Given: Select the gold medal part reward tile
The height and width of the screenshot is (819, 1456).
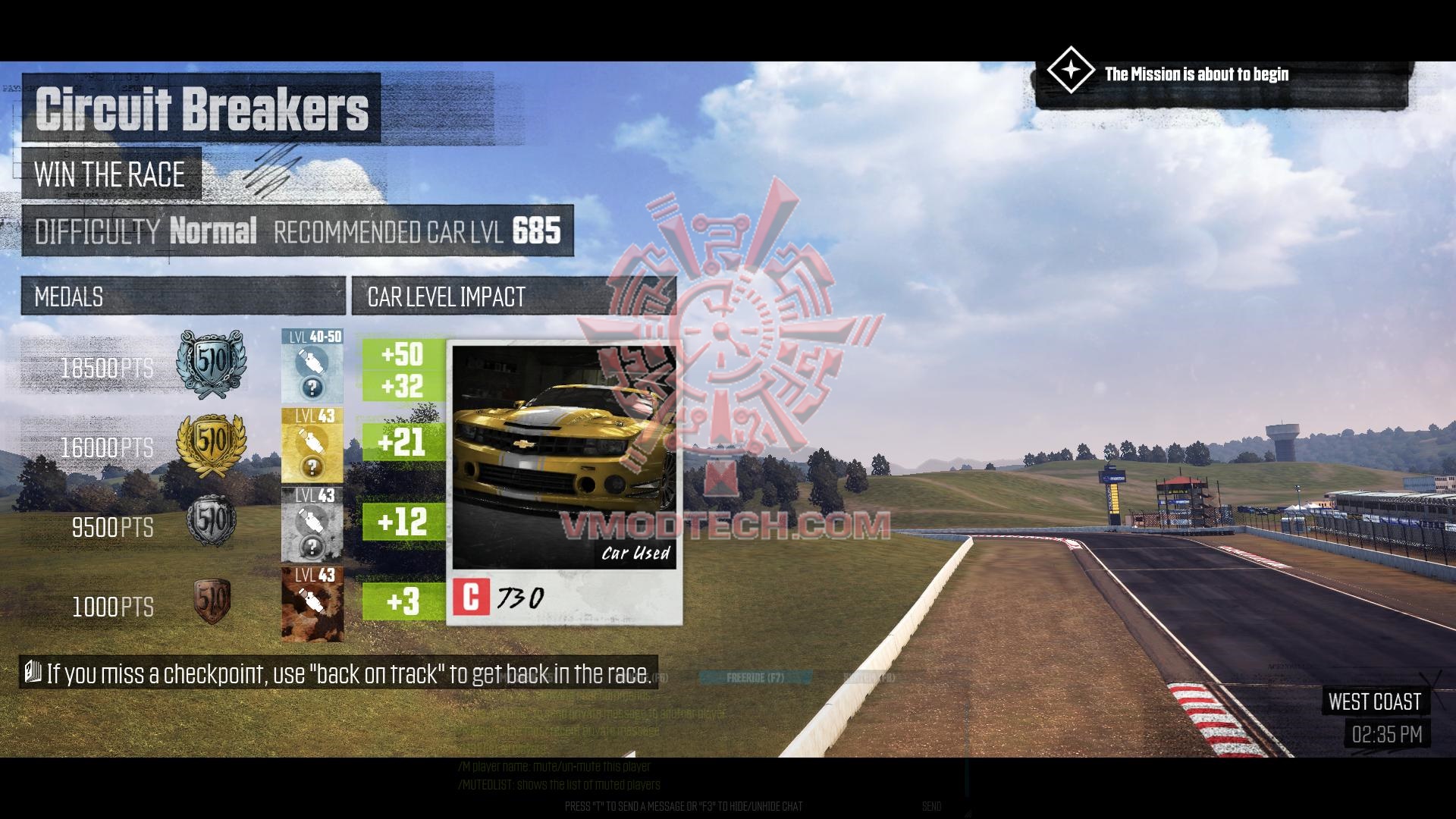Looking at the screenshot, I should [x=312, y=446].
